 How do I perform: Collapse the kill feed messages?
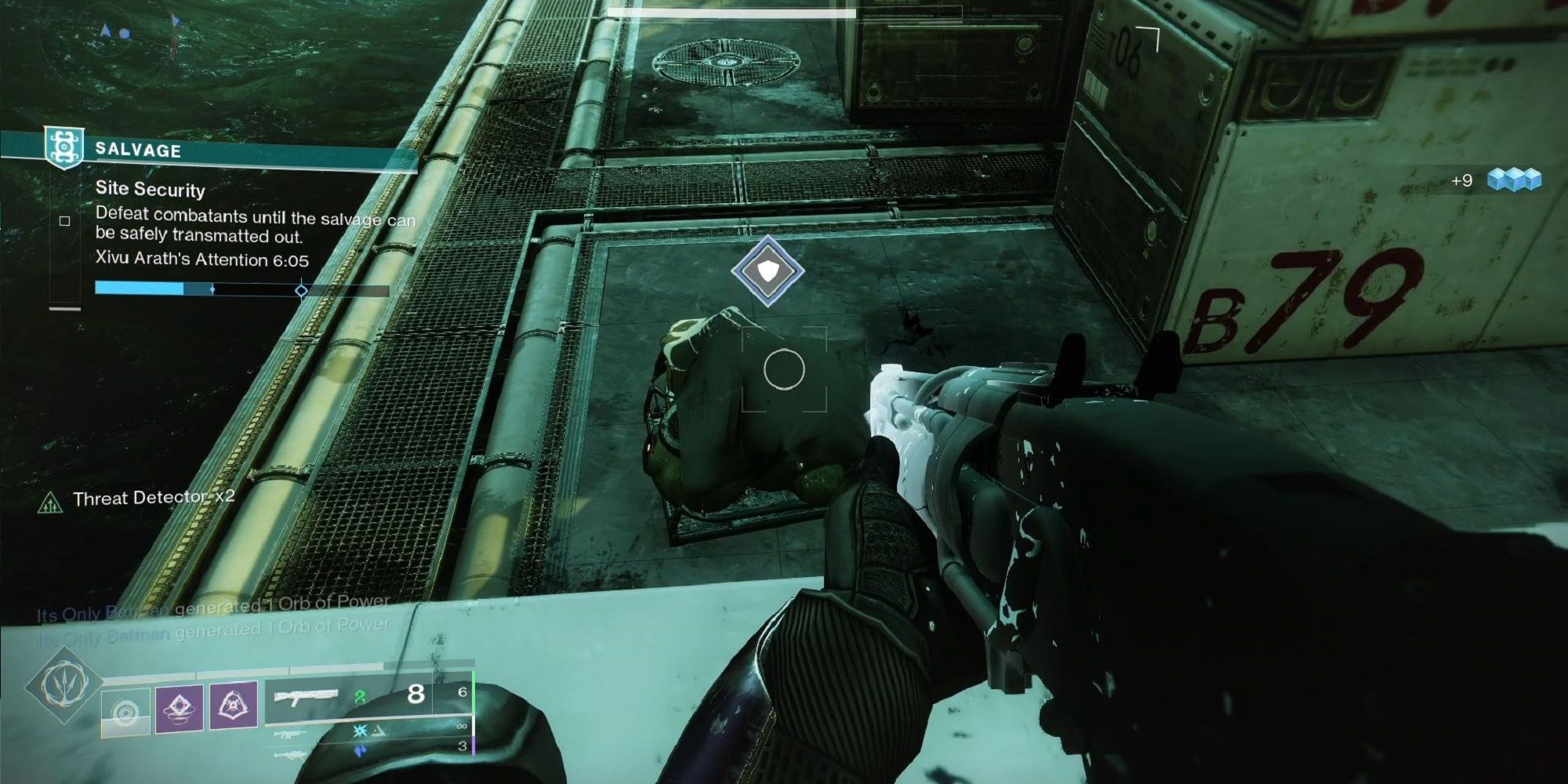(x=212, y=619)
